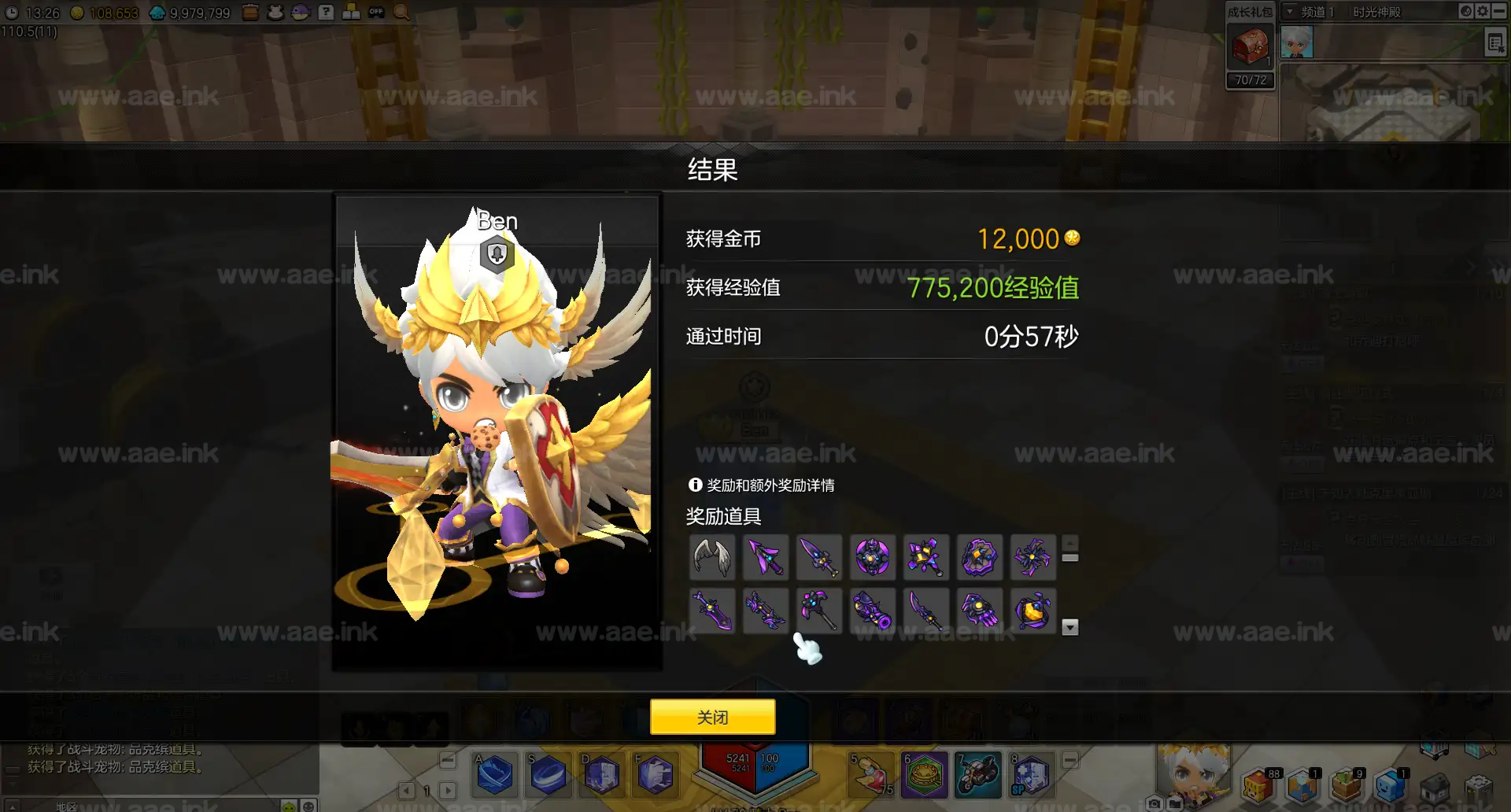Select the purple shuriken reward item
The image size is (1511, 812).
(x=1033, y=557)
